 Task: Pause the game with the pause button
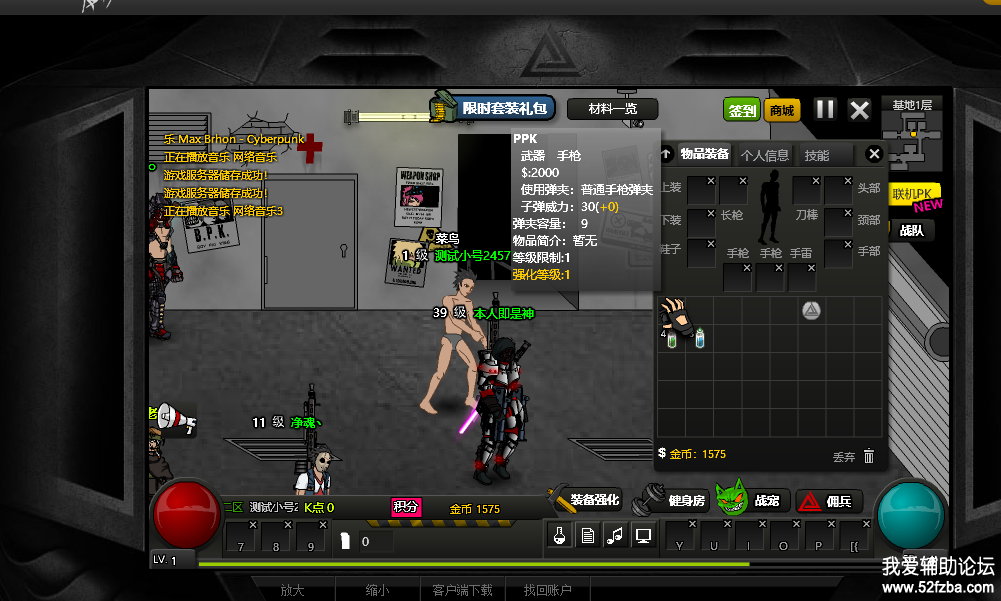(x=825, y=109)
